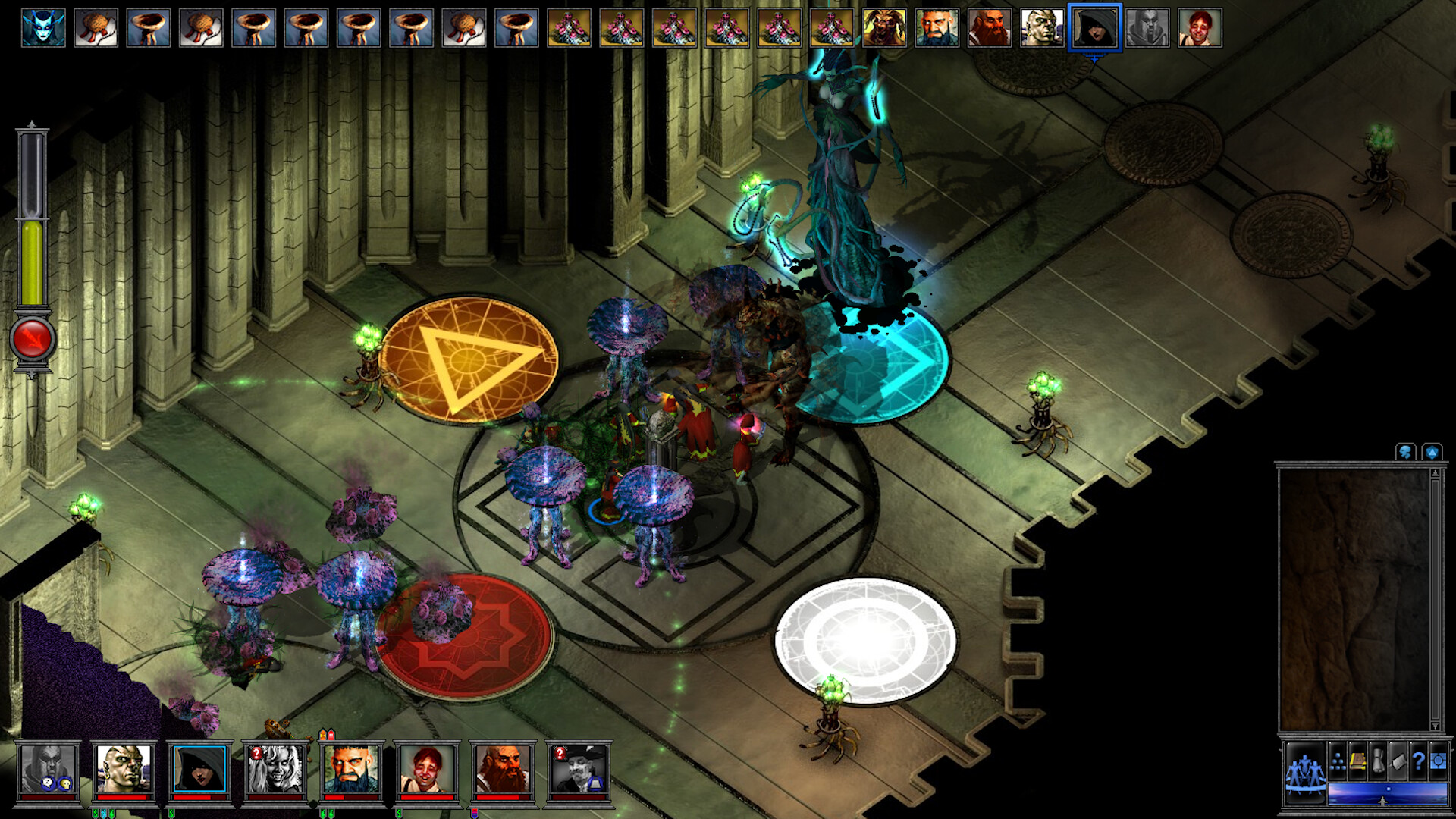The height and width of the screenshot is (819, 1456).
Task: Click the potion buff icon below the dwarf portrait
Action: 475,813
